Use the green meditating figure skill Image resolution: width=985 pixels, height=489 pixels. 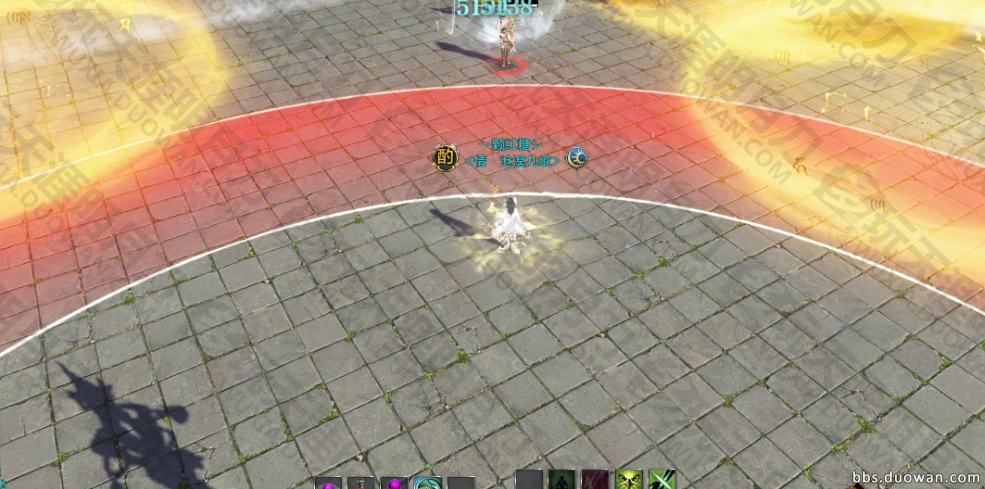562,480
